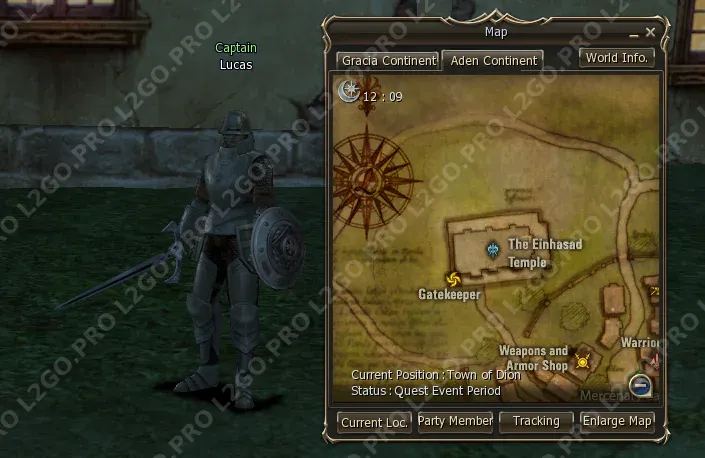Close the Map window
The image size is (705, 458).
click(651, 32)
